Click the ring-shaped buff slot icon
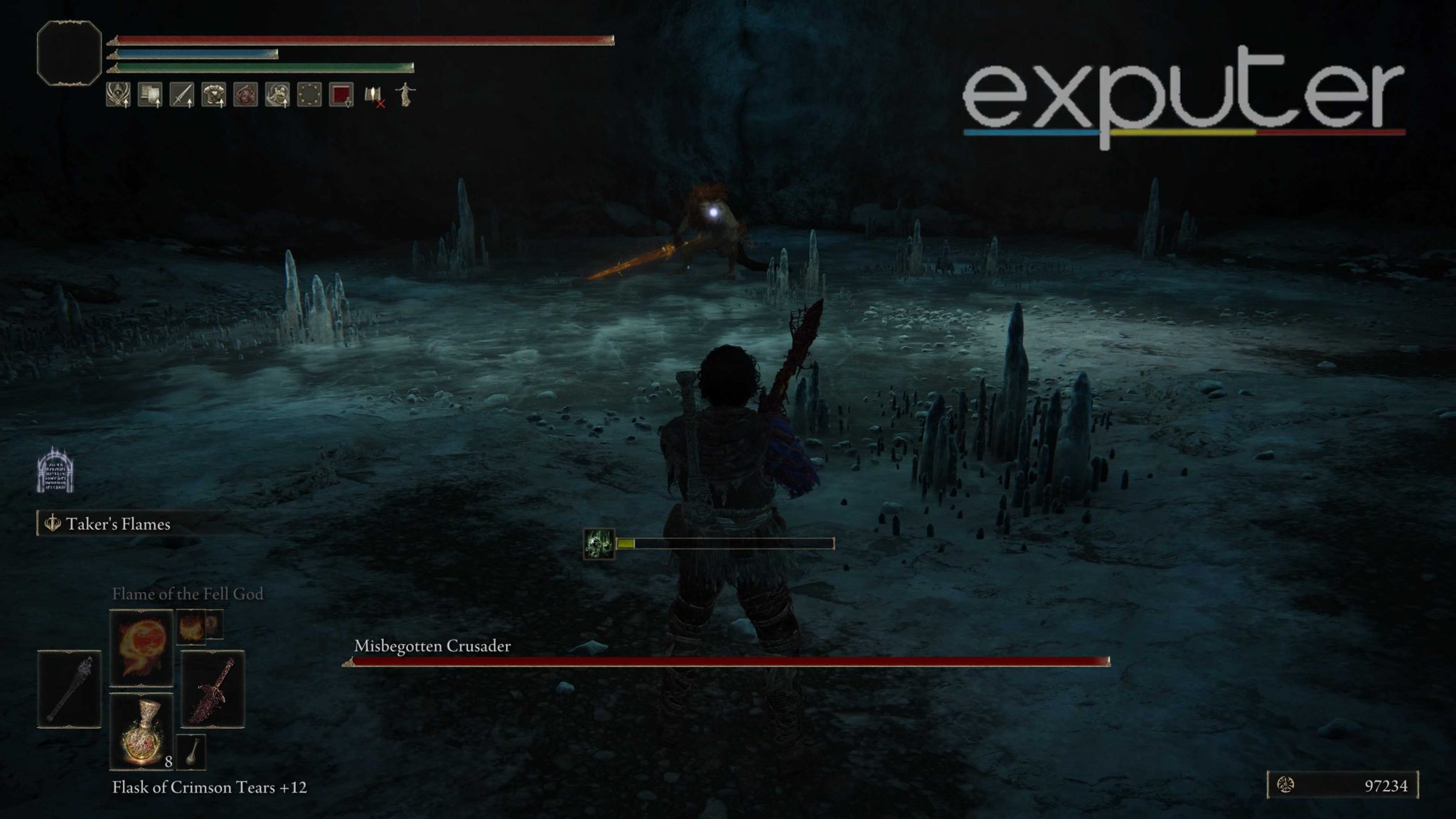 coord(309,95)
